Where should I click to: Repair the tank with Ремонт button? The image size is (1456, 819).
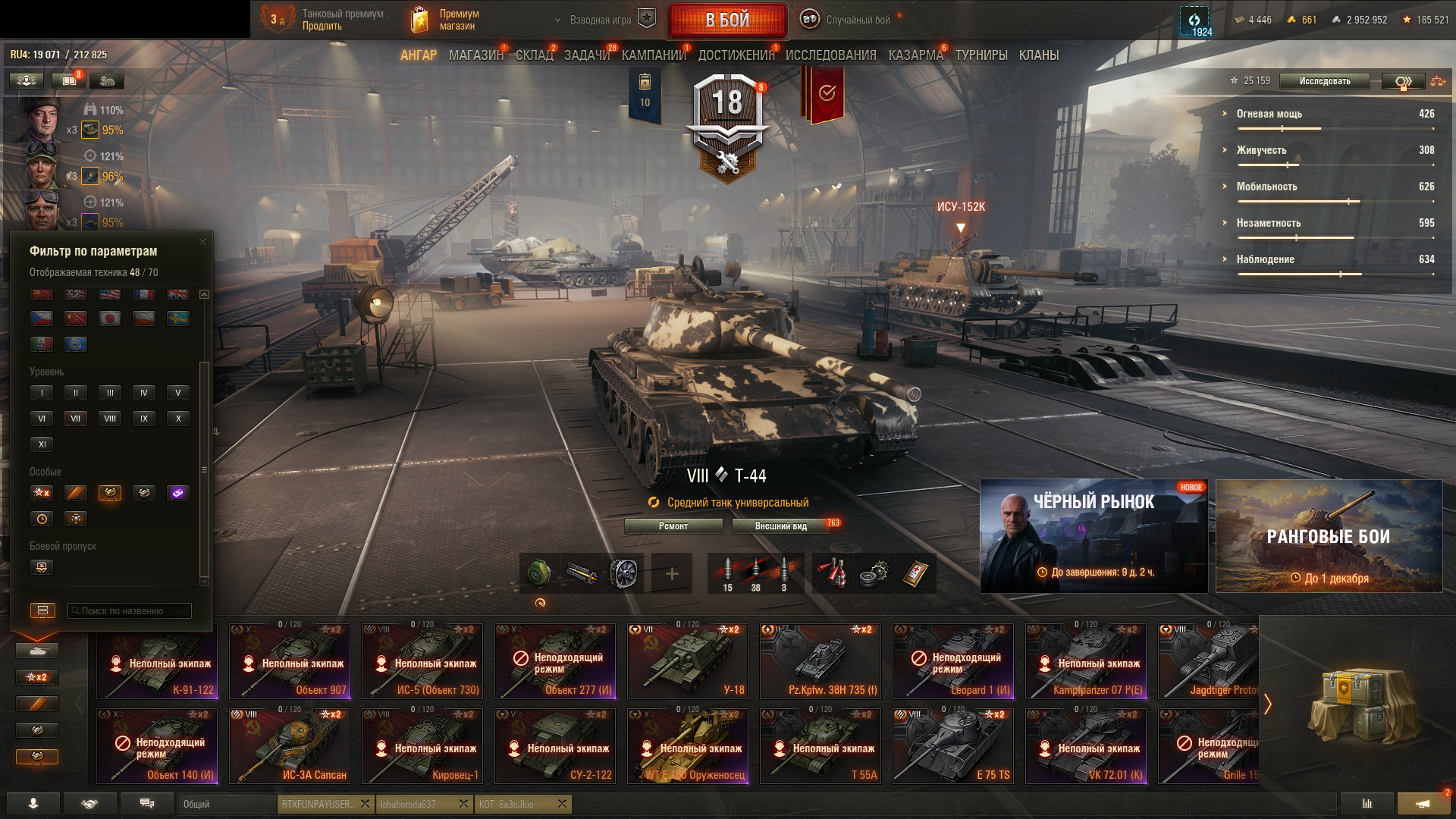673,526
